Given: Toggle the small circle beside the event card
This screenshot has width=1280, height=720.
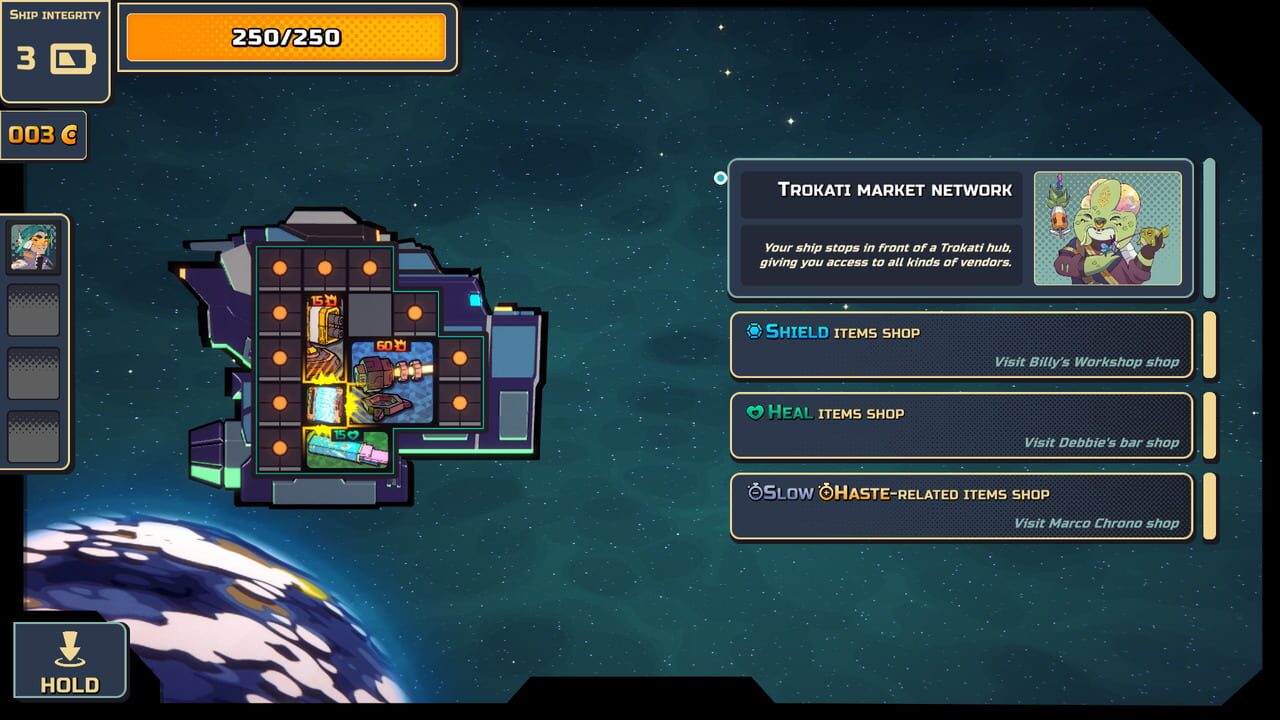Looking at the screenshot, I should point(718,176).
